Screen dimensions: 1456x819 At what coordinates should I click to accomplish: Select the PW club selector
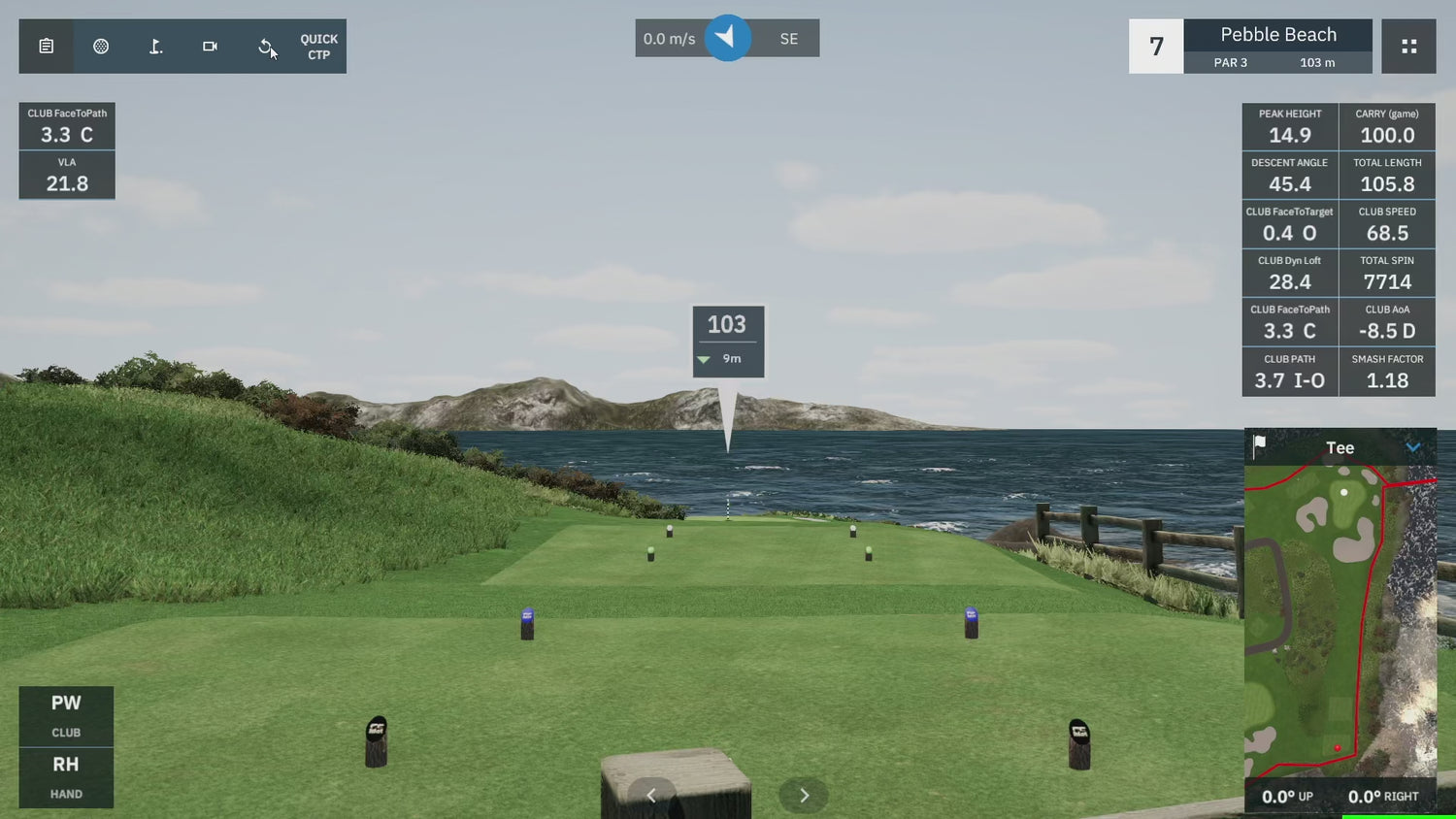(x=66, y=715)
